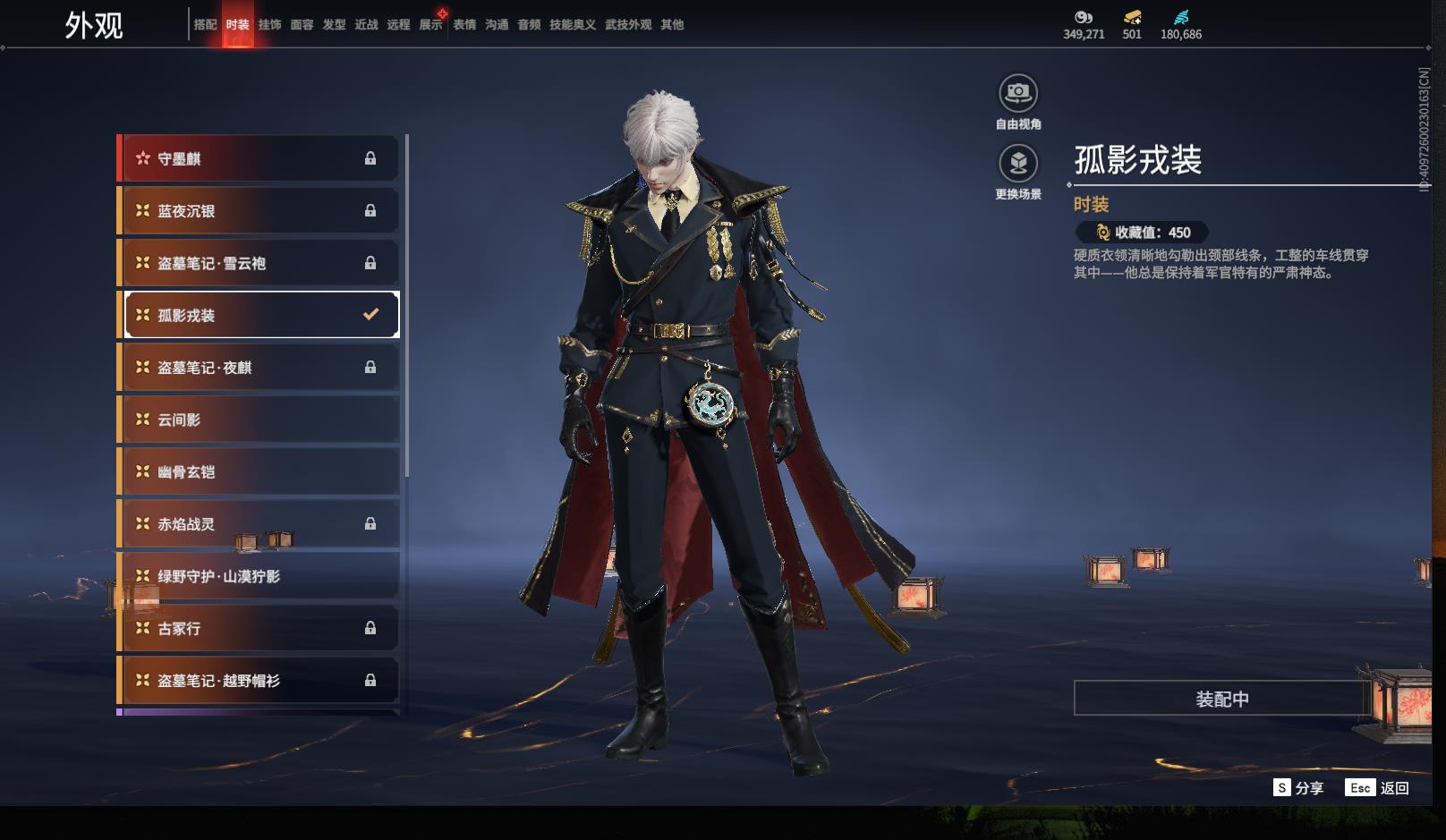Select the 近战 melee tab
The height and width of the screenshot is (840, 1446).
(x=366, y=25)
